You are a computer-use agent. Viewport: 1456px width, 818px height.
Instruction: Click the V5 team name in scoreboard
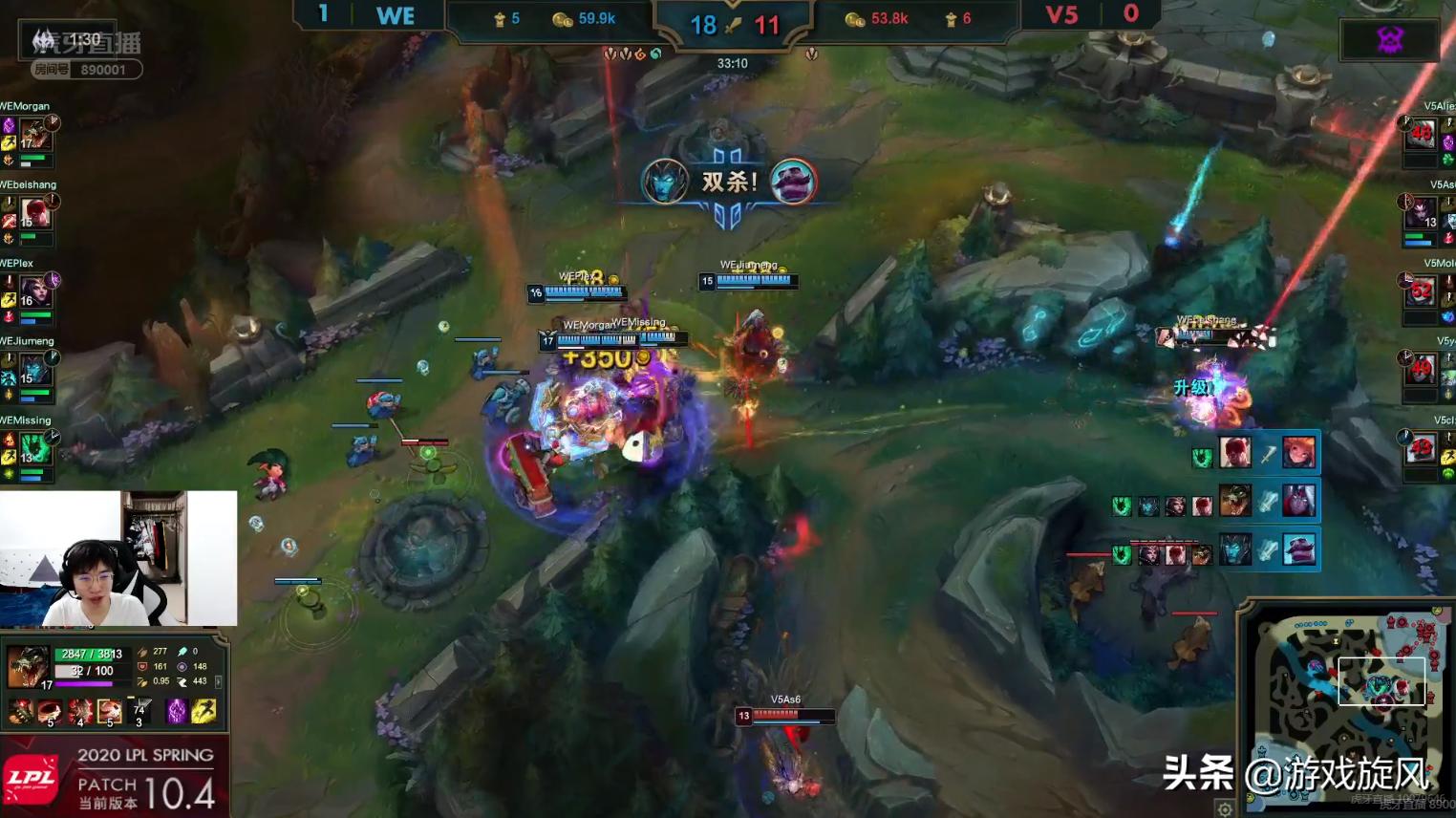[1061, 15]
